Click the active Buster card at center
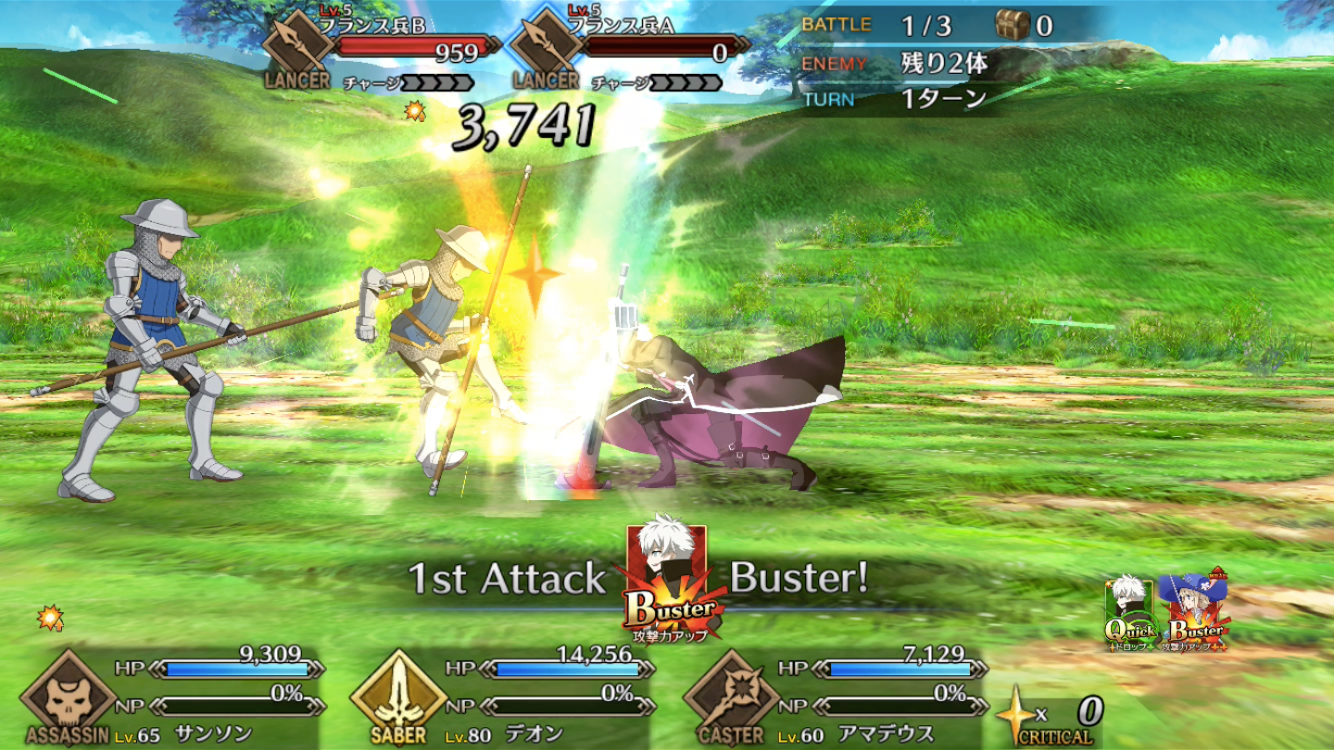Viewport: 1334px width, 750px height. pos(666,582)
